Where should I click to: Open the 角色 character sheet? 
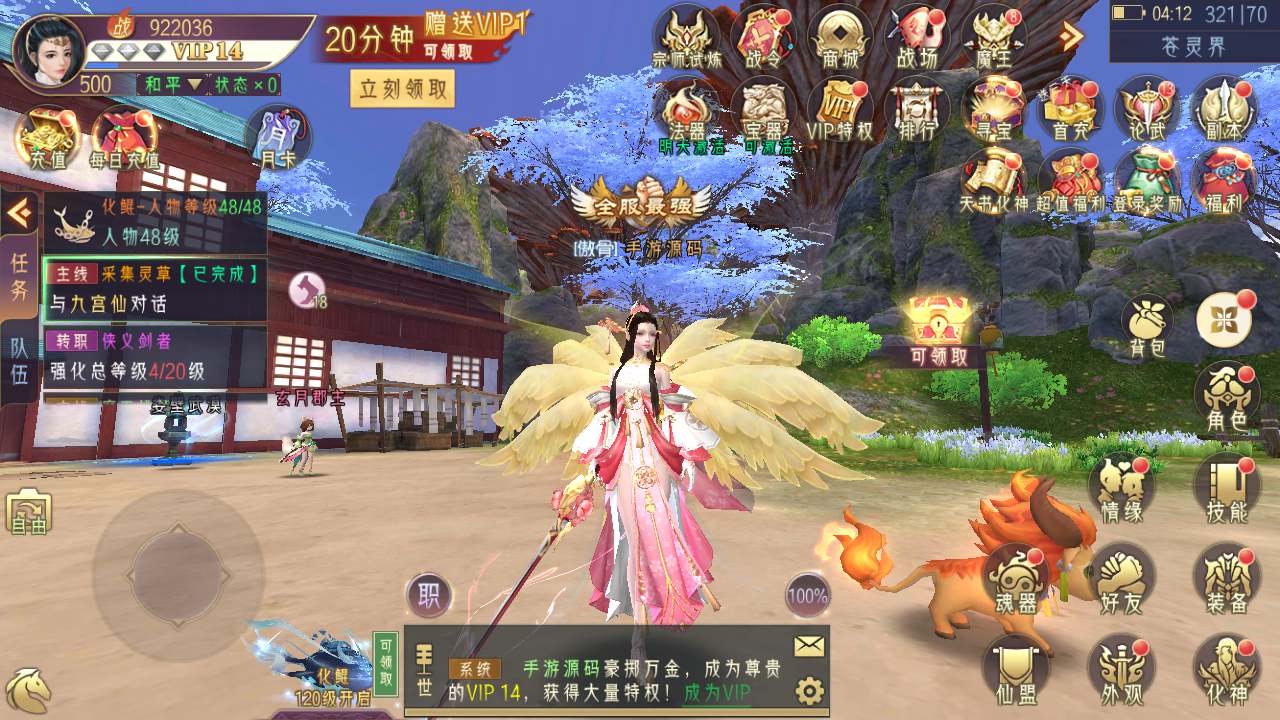coord(1226,395)
